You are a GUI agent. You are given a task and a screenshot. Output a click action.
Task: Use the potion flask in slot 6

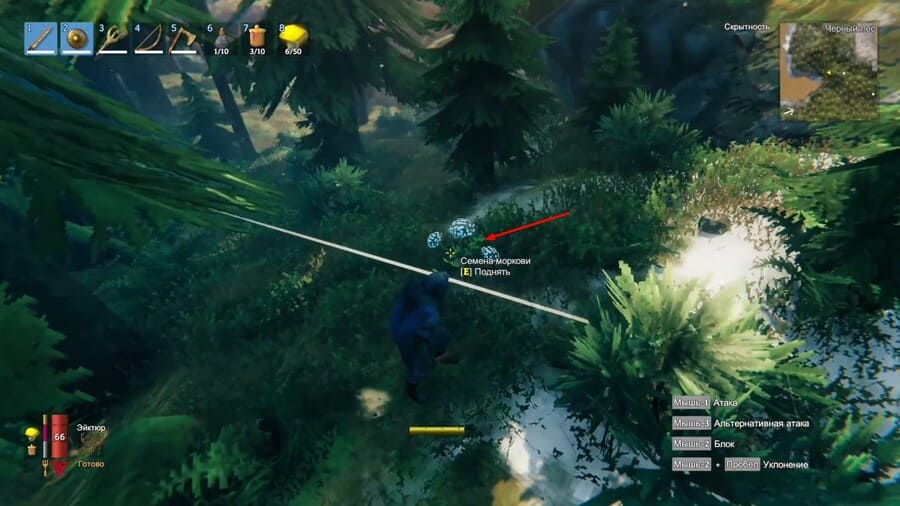tap(220, 38)
